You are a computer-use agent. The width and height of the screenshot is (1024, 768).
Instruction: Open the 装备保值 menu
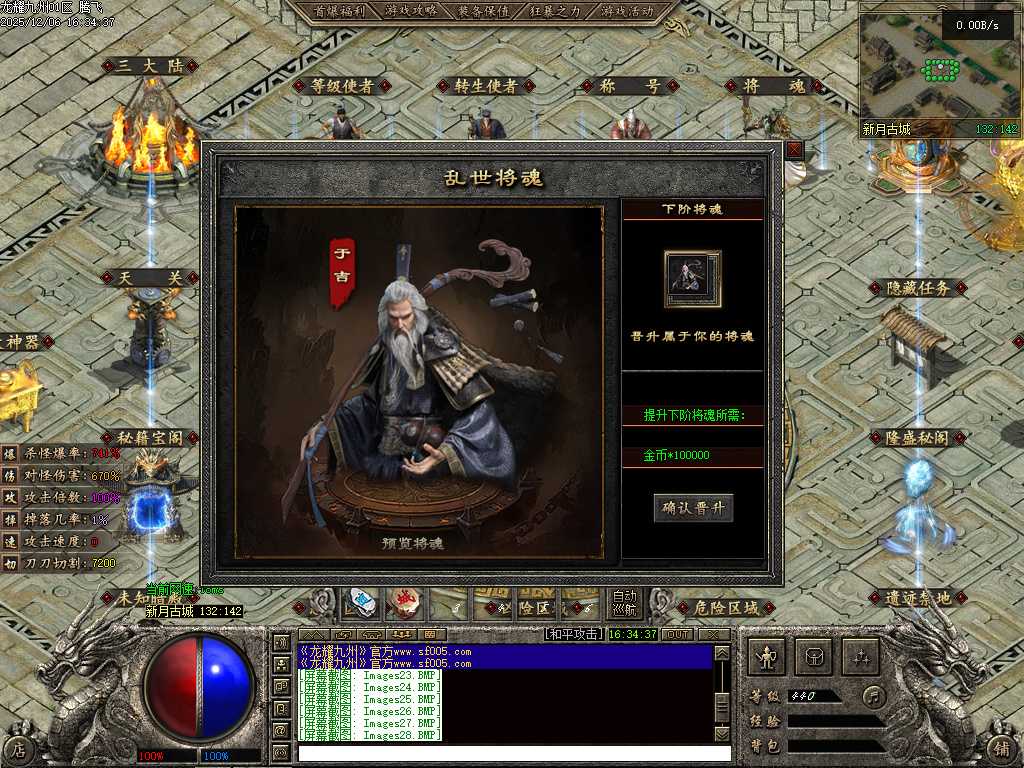pos(483,11)
